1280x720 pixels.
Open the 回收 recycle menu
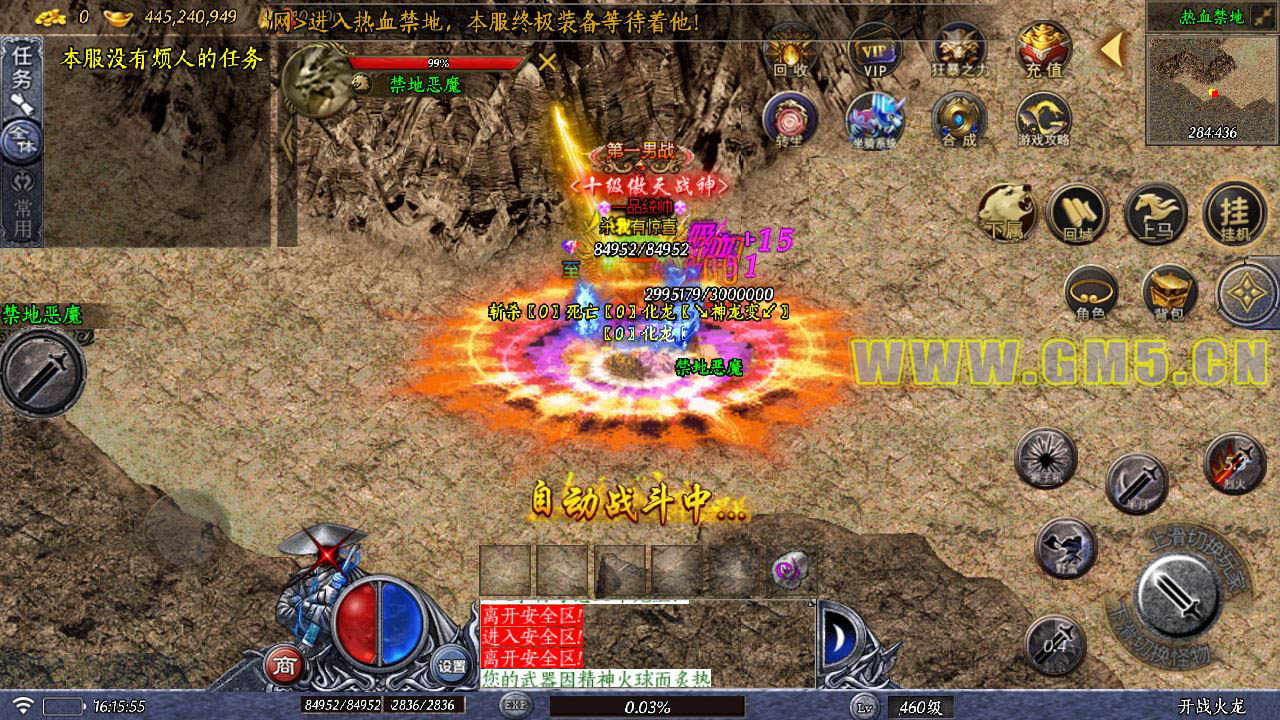click(x=791, y=50)
